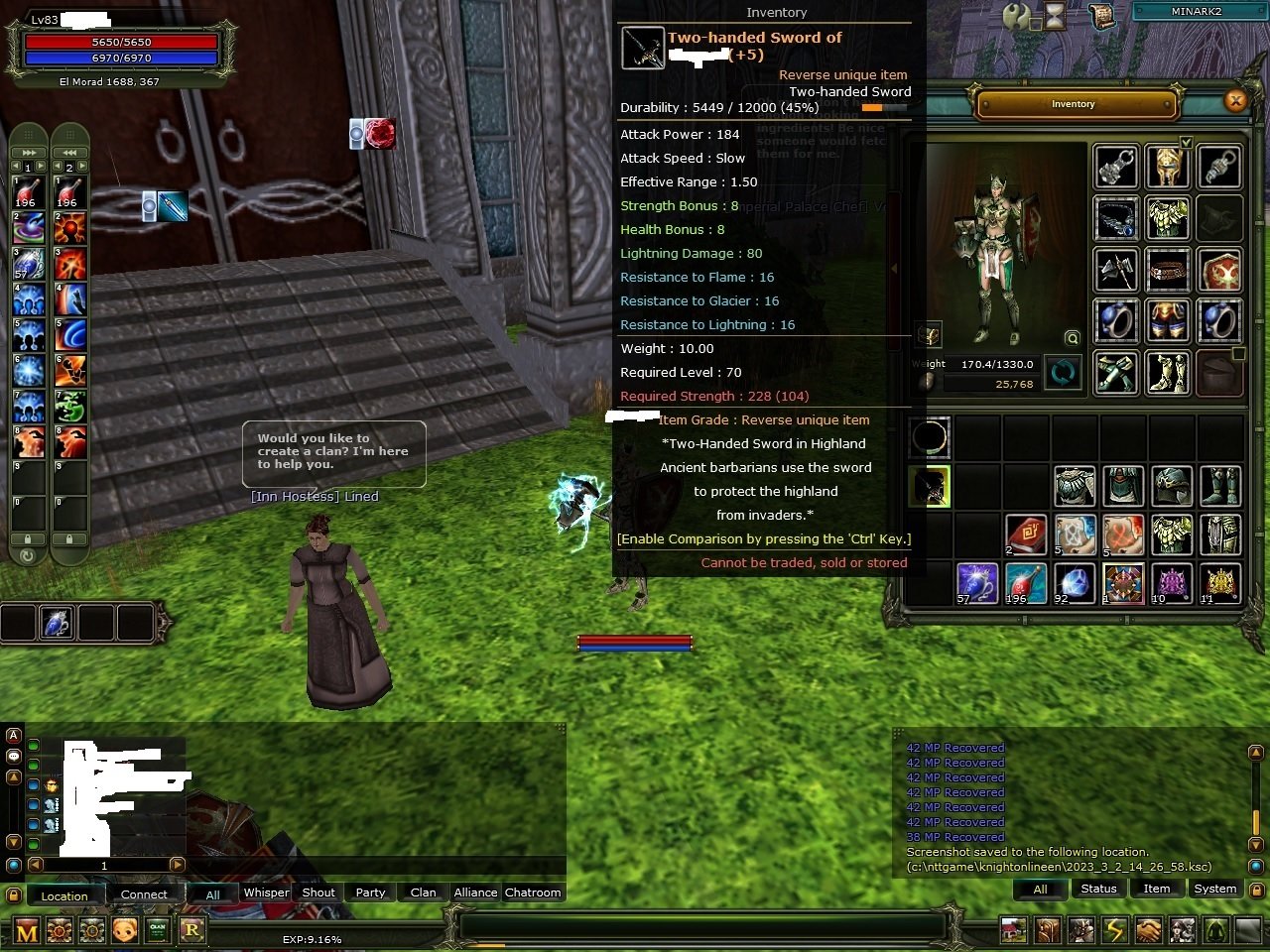
Task: Select the meditation rest icon
Action: coord(1216,930)
